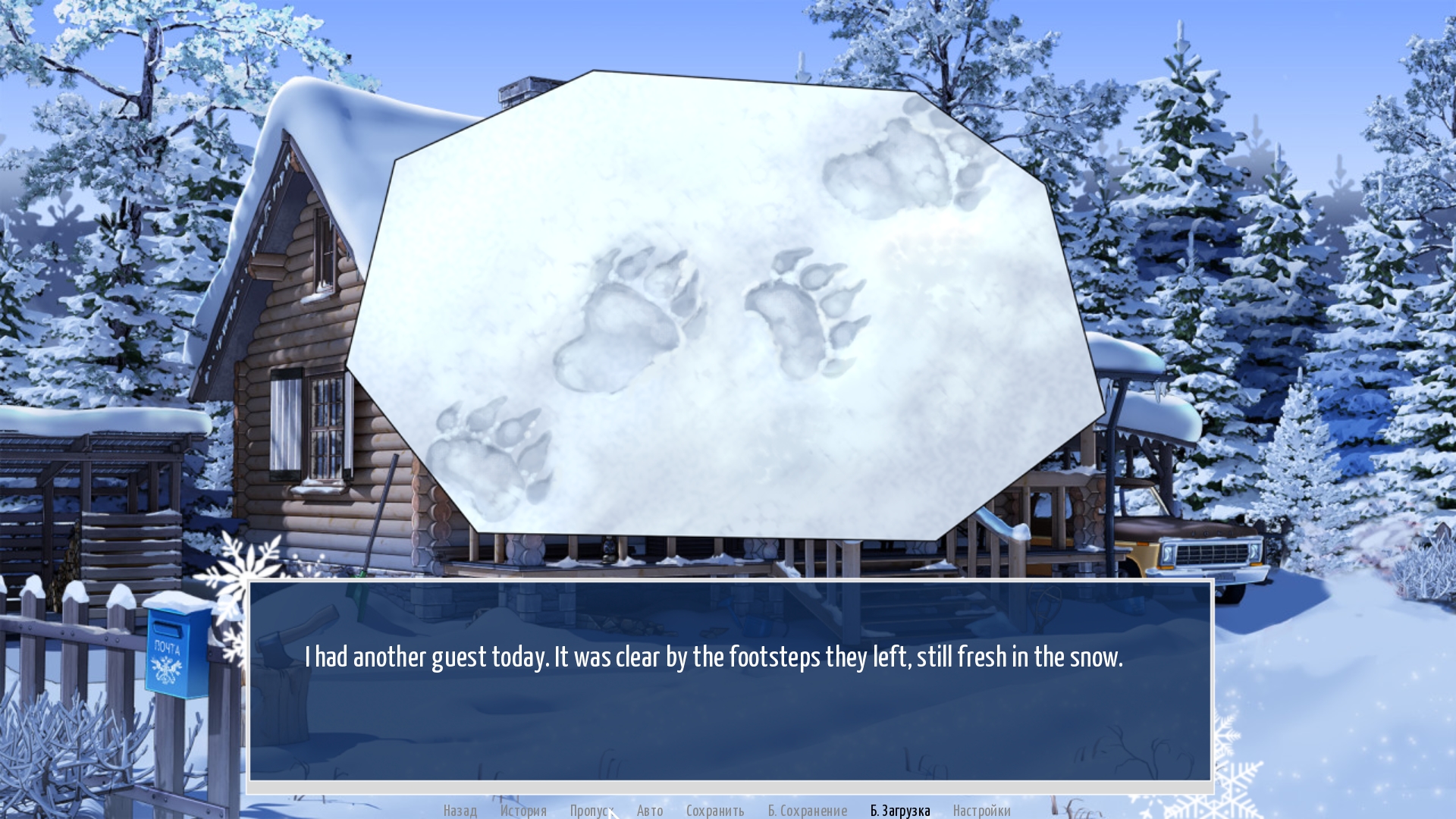The width and height of the screenshot is (1456, 819).
Task: Perform a quick save via Б. Сохранение
Action: coord(807,811)
